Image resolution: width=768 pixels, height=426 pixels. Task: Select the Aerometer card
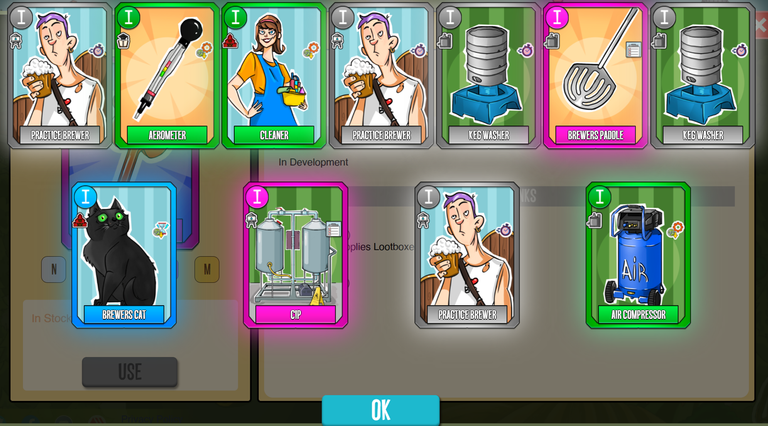(x=166, y=76)
